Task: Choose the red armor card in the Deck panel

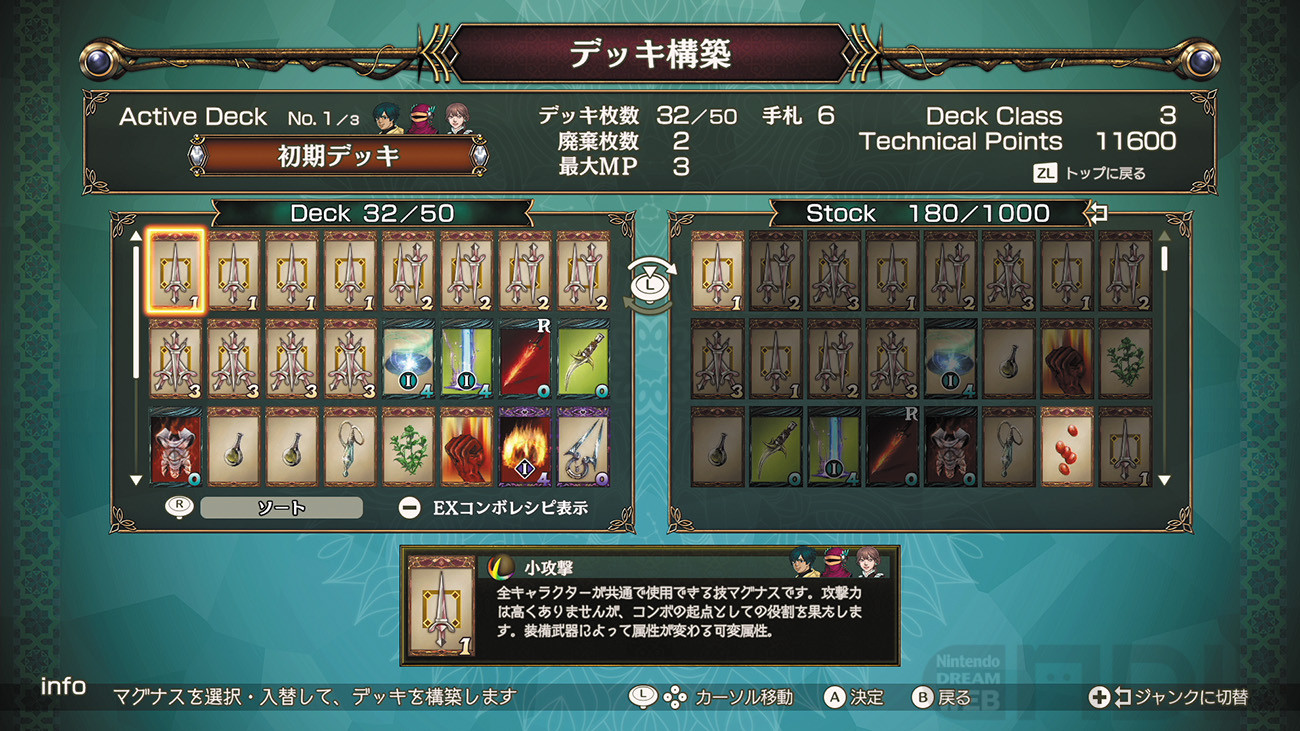Action: pos(176,445)
